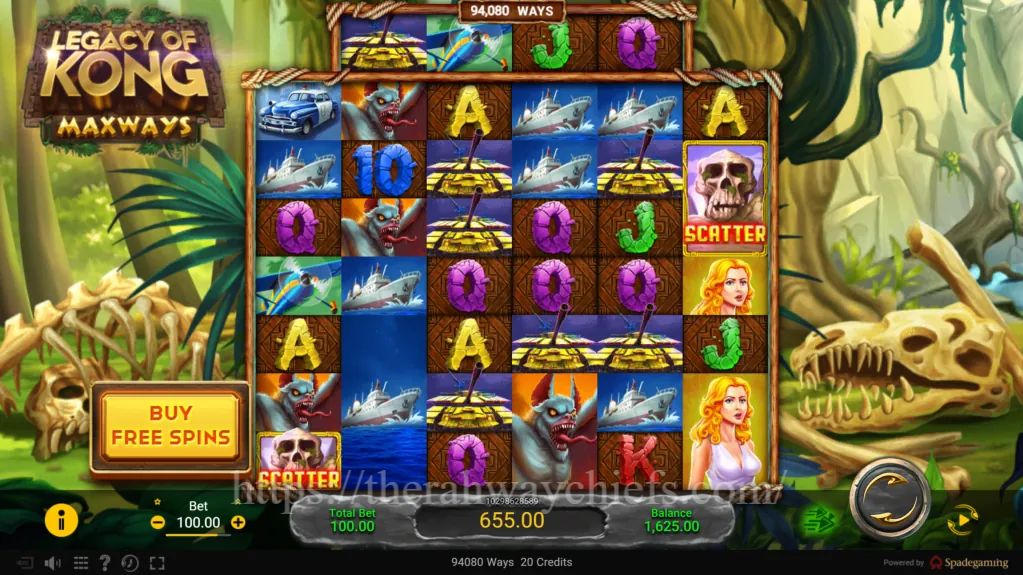
Task: Start autoplay with the yellow play-arrows icon
Action: [962, 518]
